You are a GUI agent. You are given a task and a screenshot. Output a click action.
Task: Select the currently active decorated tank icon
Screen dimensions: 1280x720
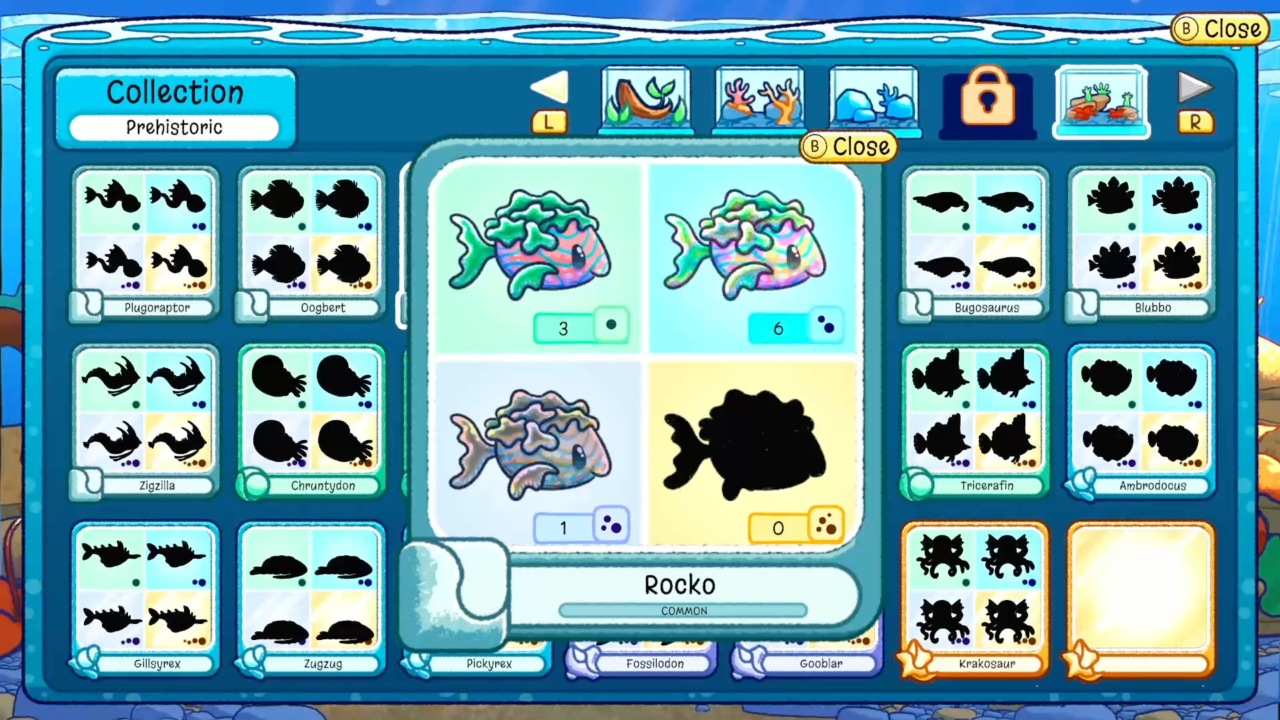[x=1100, y=98]
